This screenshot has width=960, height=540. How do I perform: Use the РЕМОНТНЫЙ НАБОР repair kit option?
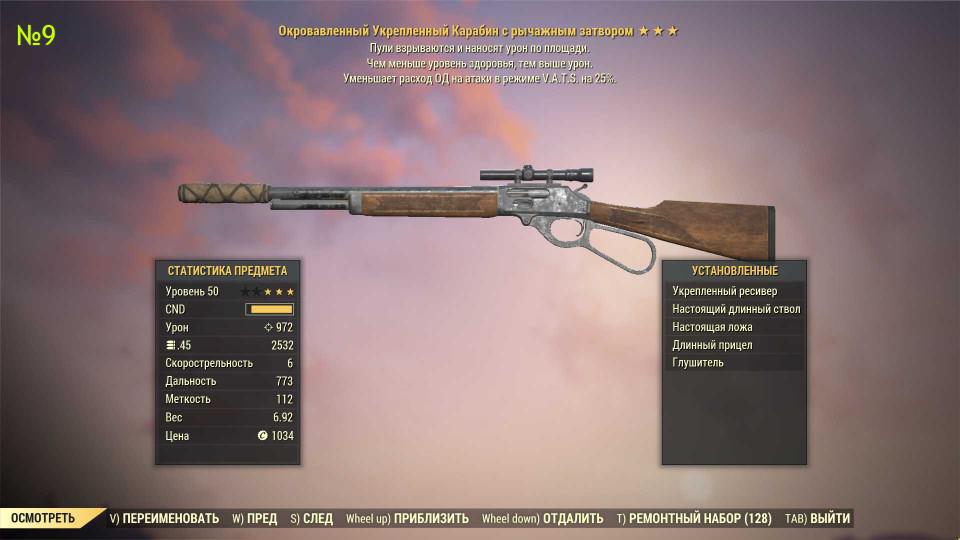692,518
